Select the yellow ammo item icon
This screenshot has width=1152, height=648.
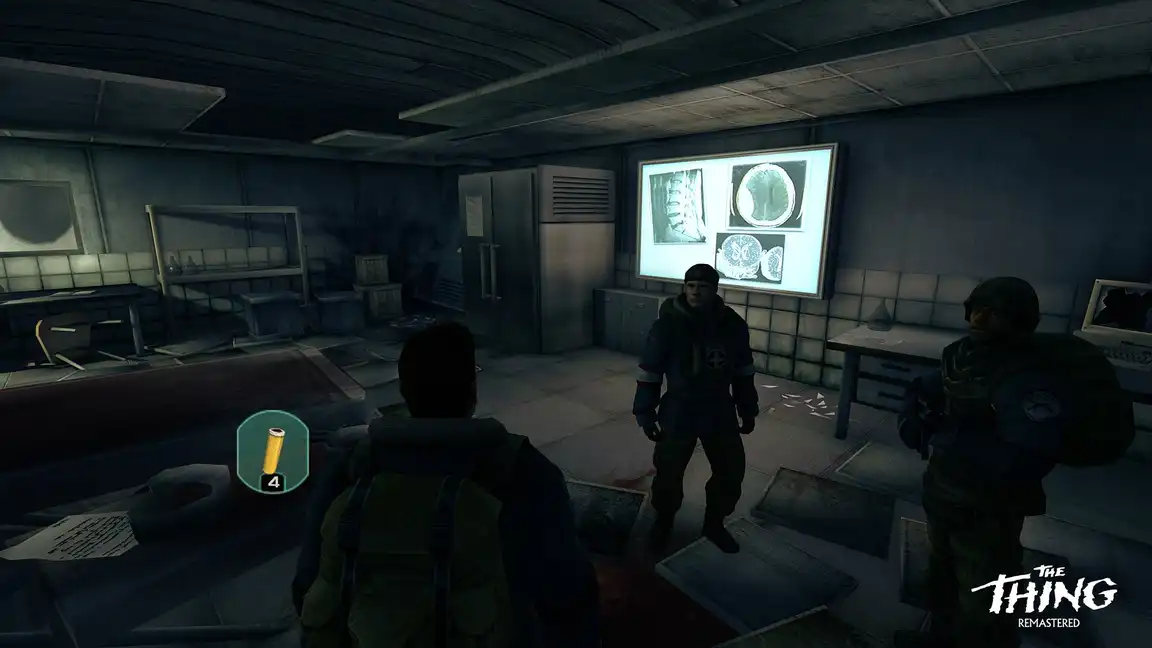pos(271,449)
